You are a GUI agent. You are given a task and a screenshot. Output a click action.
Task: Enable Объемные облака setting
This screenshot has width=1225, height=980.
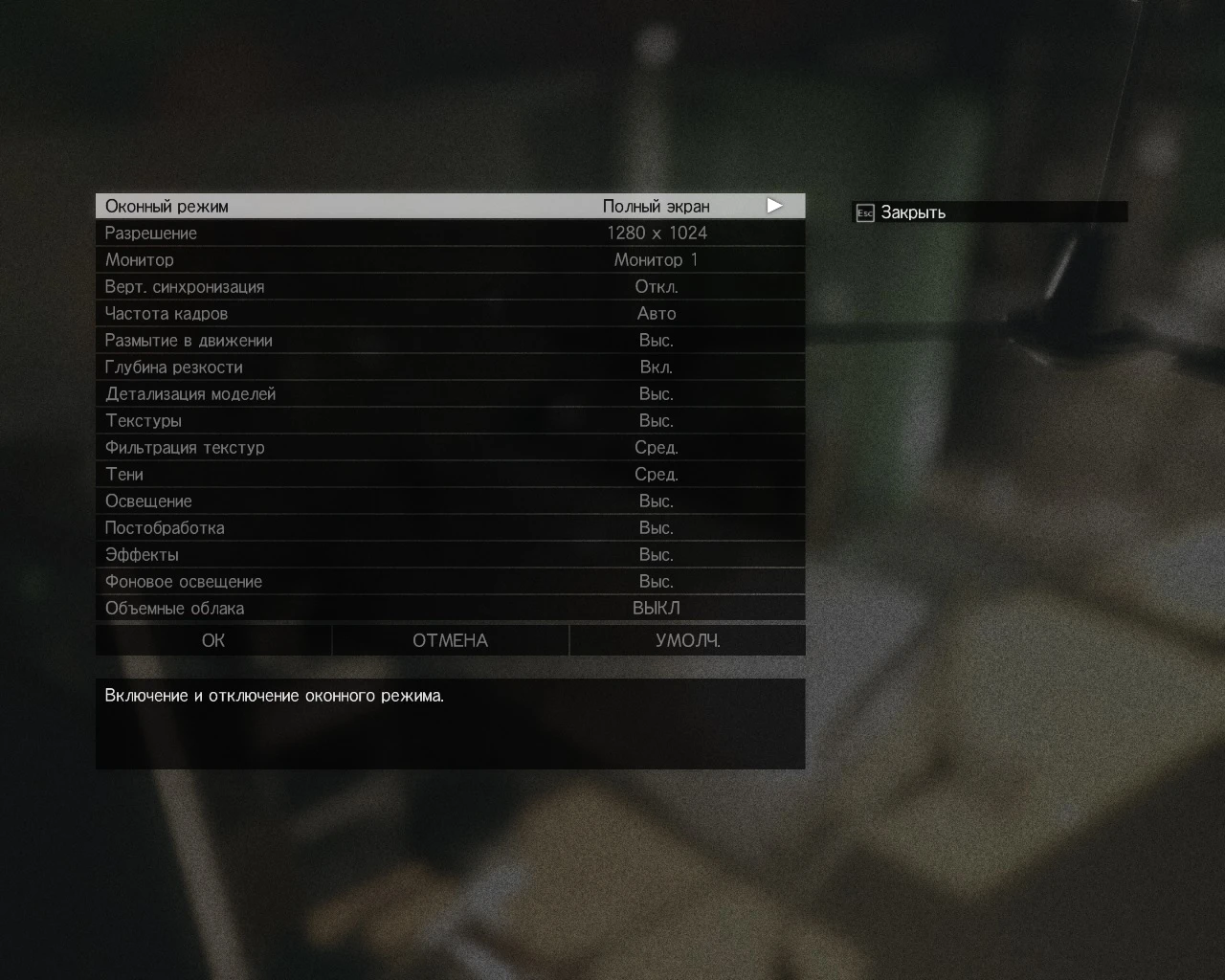click(450, 607)
